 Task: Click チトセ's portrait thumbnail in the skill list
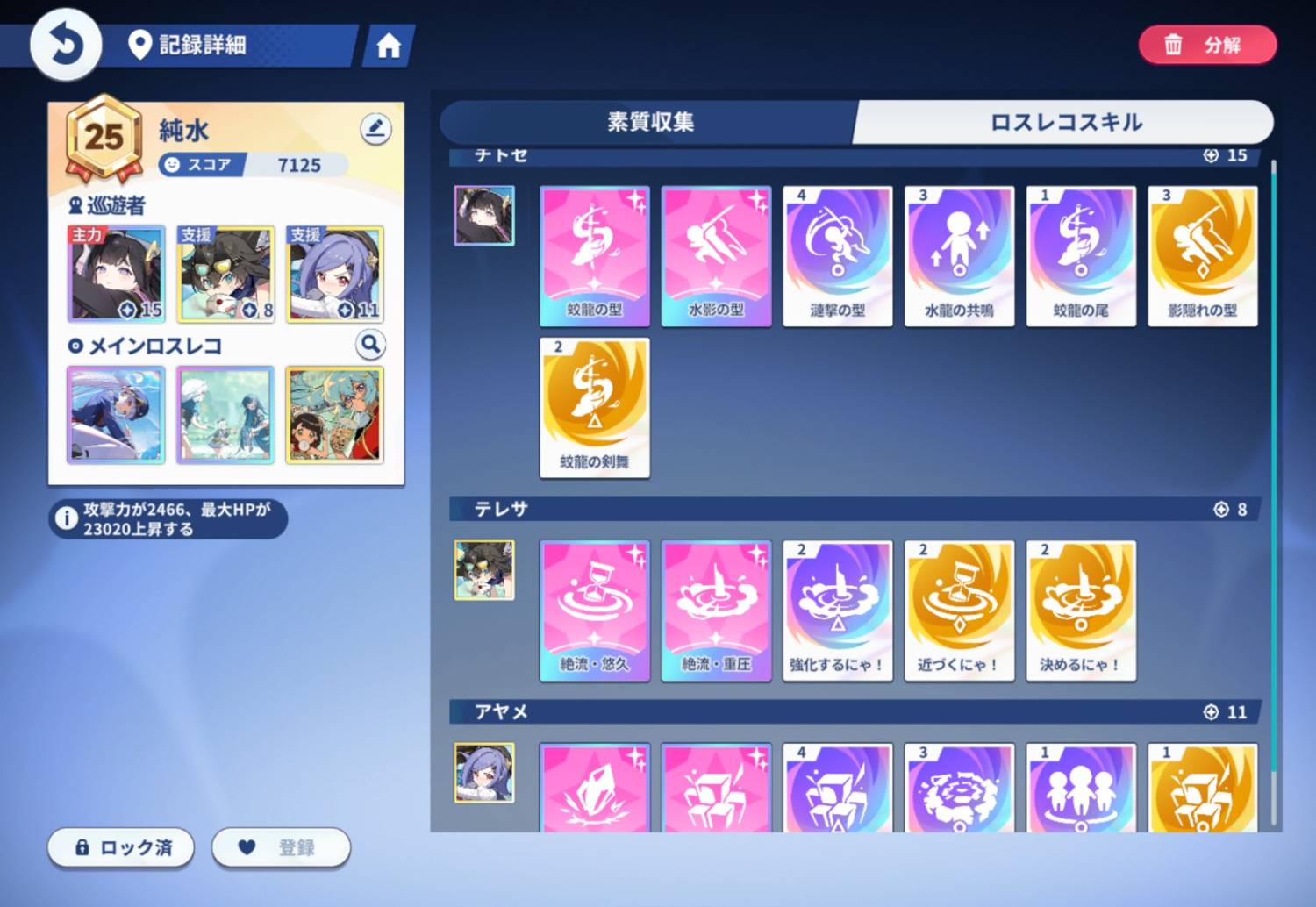click(x=484, y=213)
